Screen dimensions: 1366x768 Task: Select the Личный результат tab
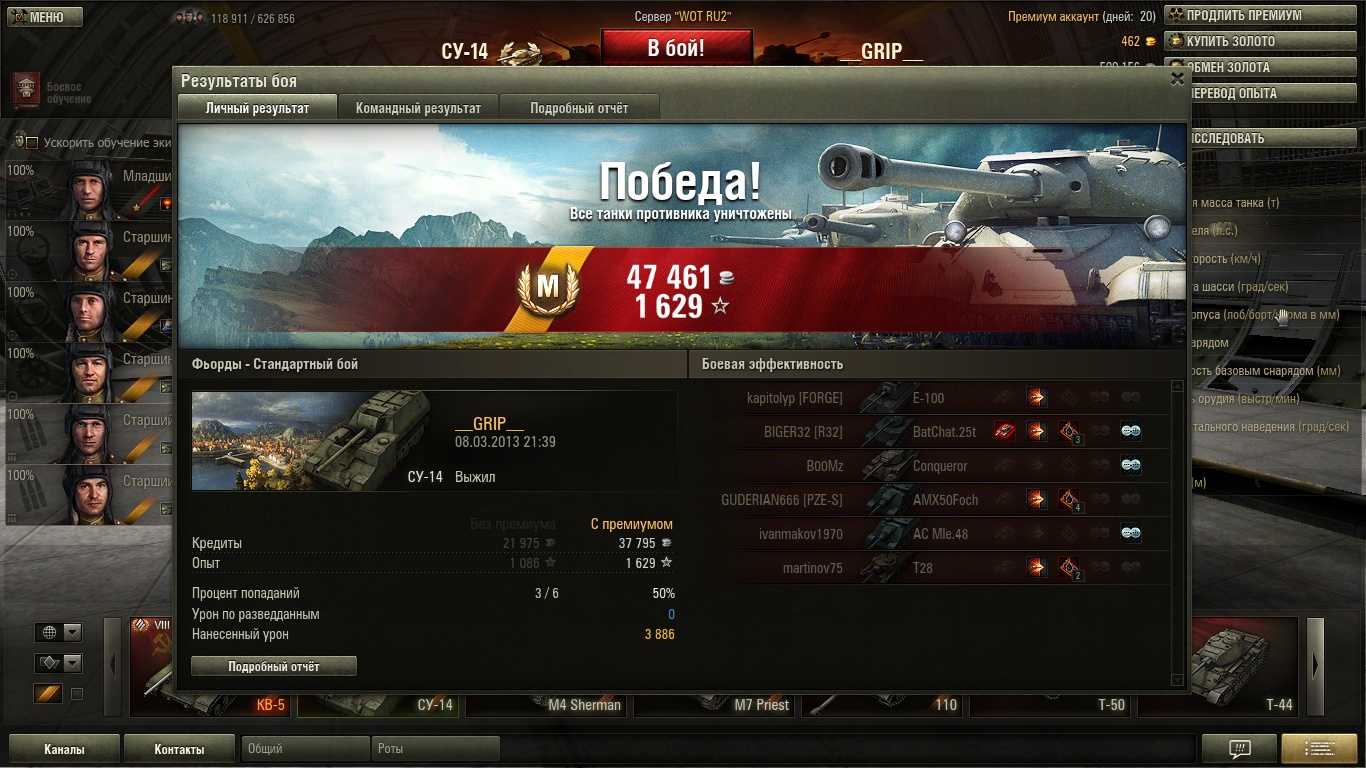(x=257, y=108)
